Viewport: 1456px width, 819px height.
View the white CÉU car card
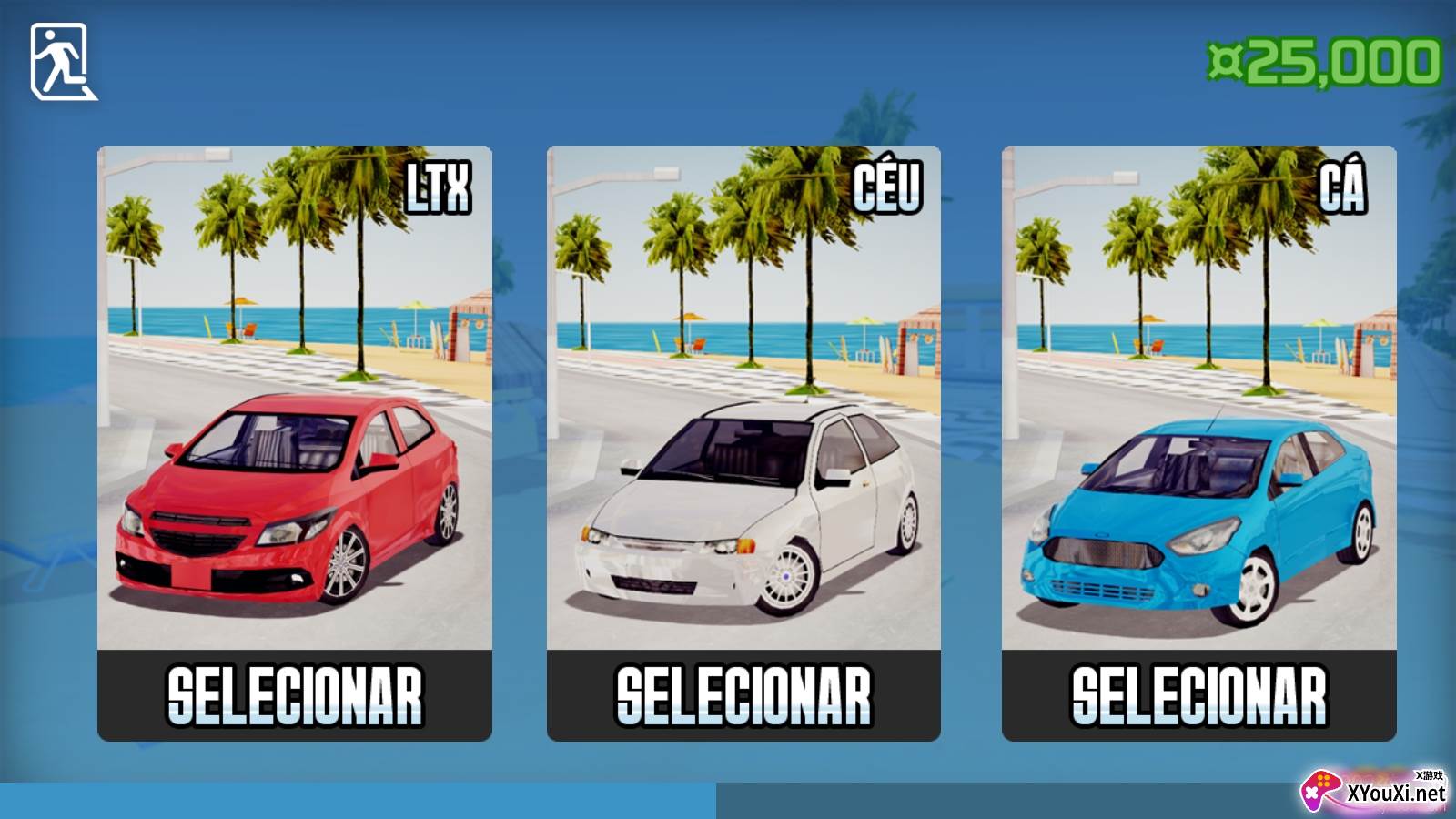(743, 398)
